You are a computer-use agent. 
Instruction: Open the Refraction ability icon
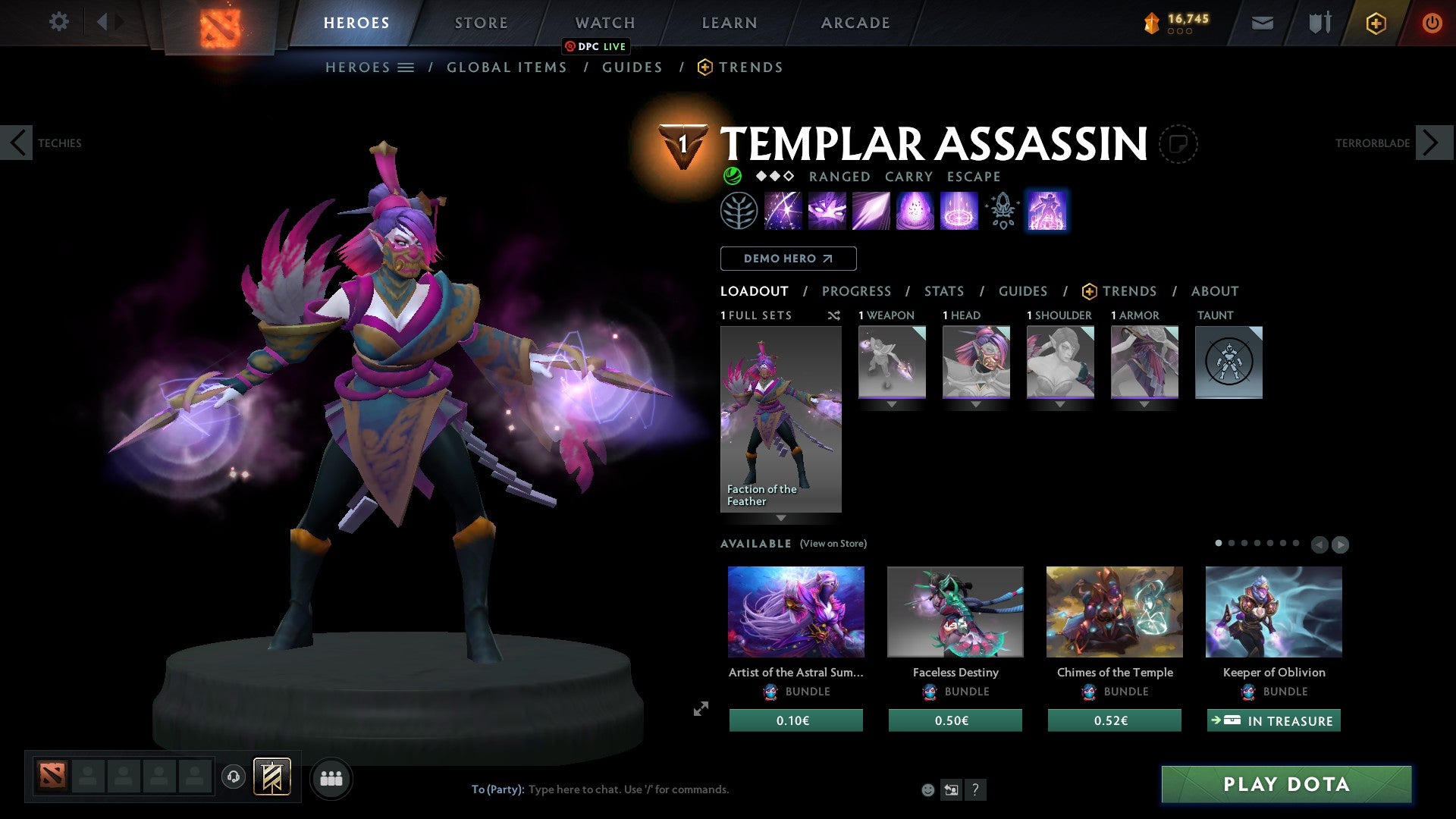(x=783, y=211)
